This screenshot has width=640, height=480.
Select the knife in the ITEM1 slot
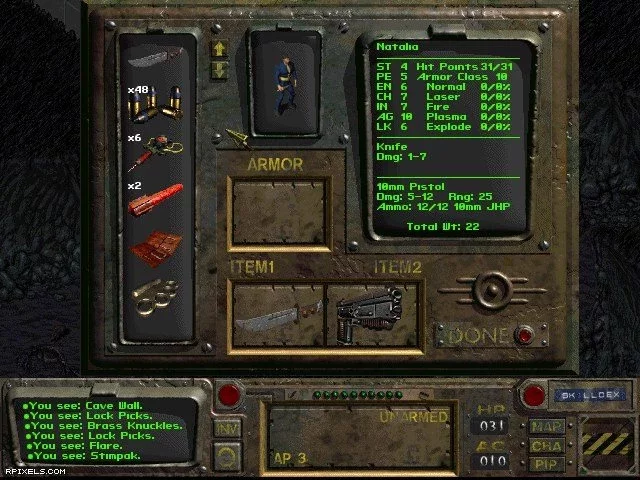(277, 315)
